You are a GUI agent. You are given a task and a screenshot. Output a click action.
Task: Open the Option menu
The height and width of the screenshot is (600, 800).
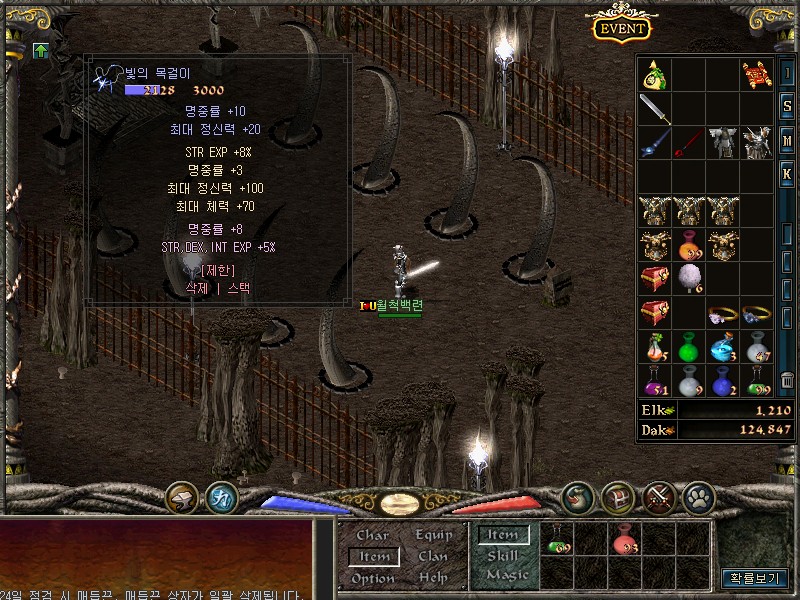(373, 578)
